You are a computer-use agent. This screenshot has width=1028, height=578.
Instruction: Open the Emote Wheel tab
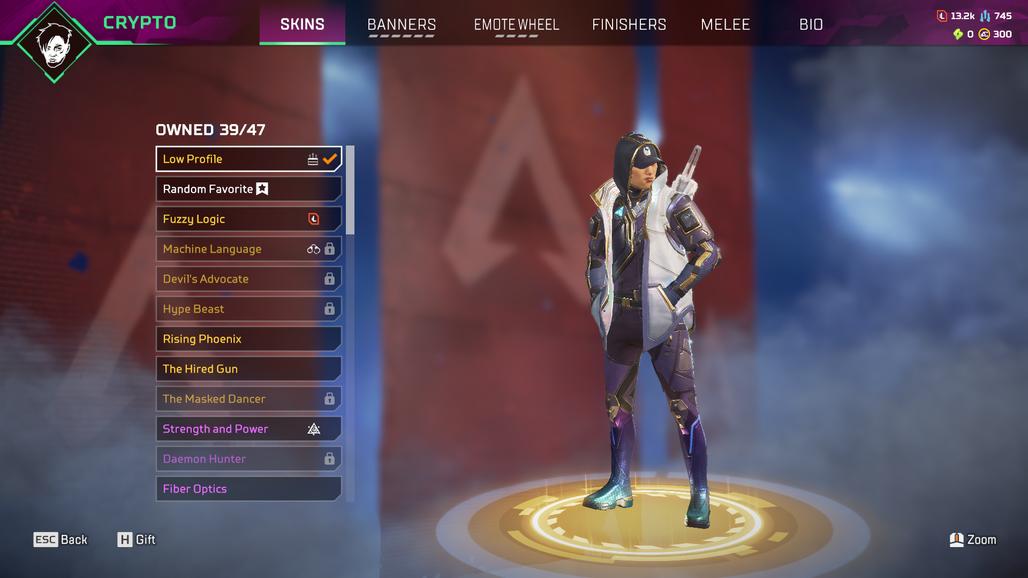(x=516, y=24)
